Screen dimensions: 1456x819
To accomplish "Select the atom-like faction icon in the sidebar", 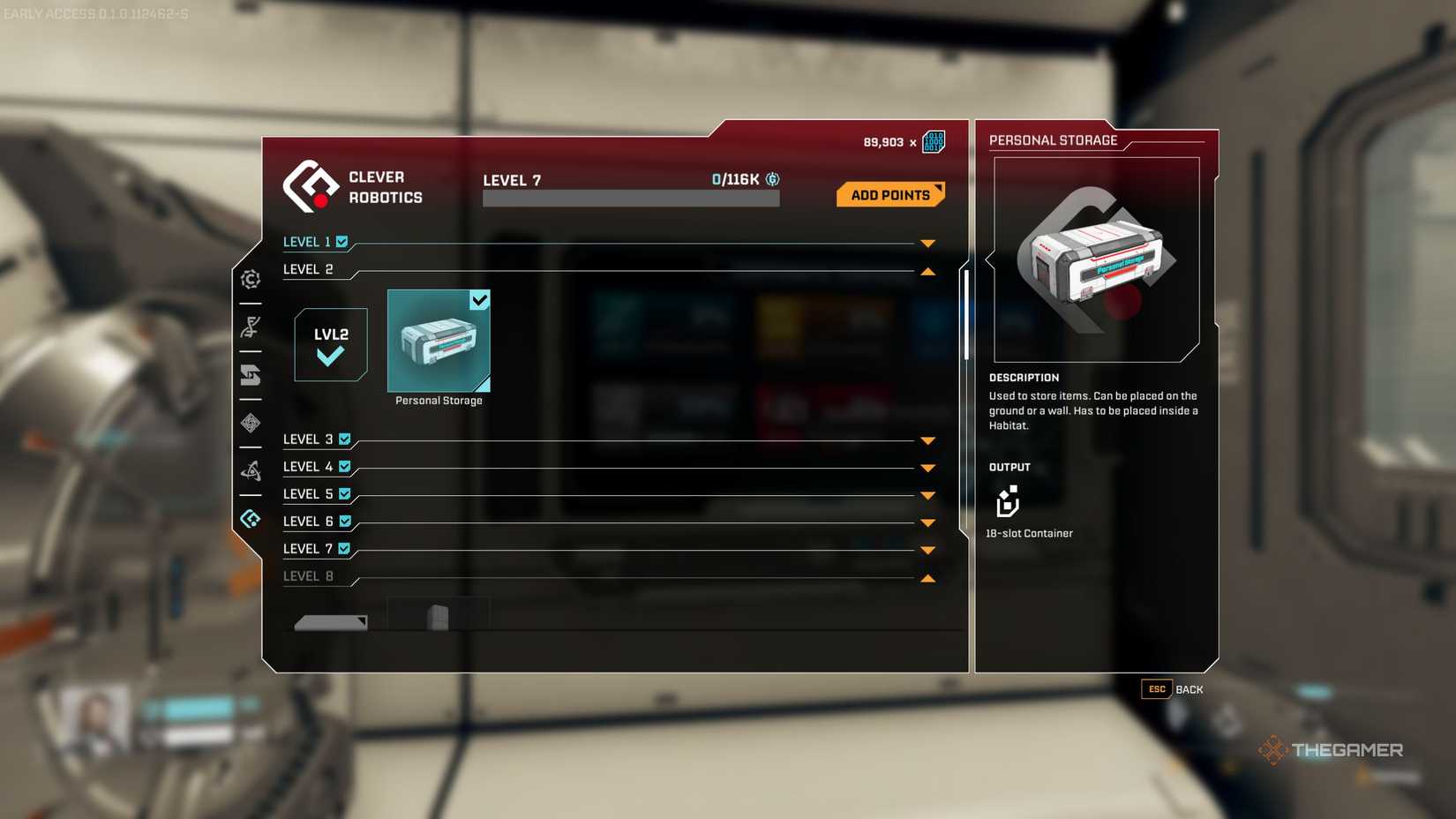I will click(251, 470).
